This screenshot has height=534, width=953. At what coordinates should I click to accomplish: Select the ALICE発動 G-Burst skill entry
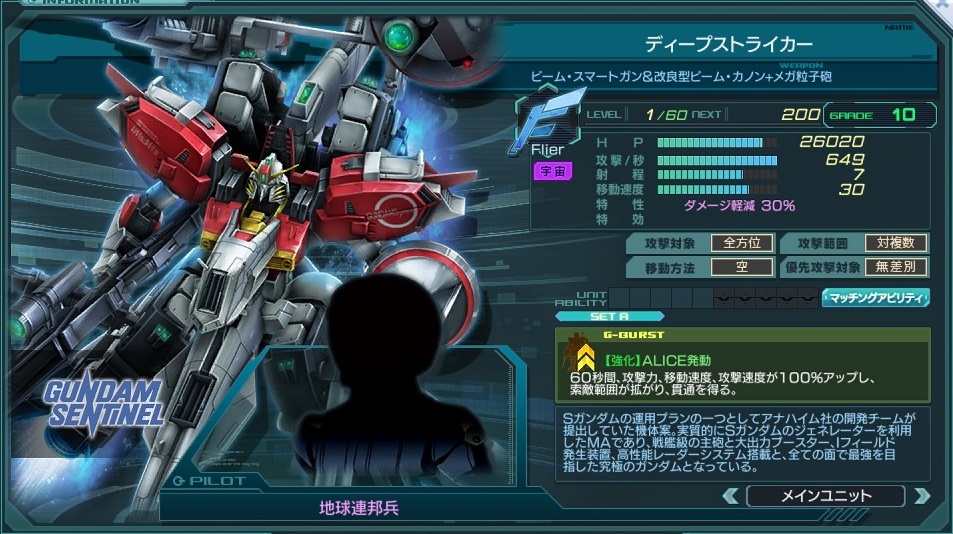click(x=742, y=364)
